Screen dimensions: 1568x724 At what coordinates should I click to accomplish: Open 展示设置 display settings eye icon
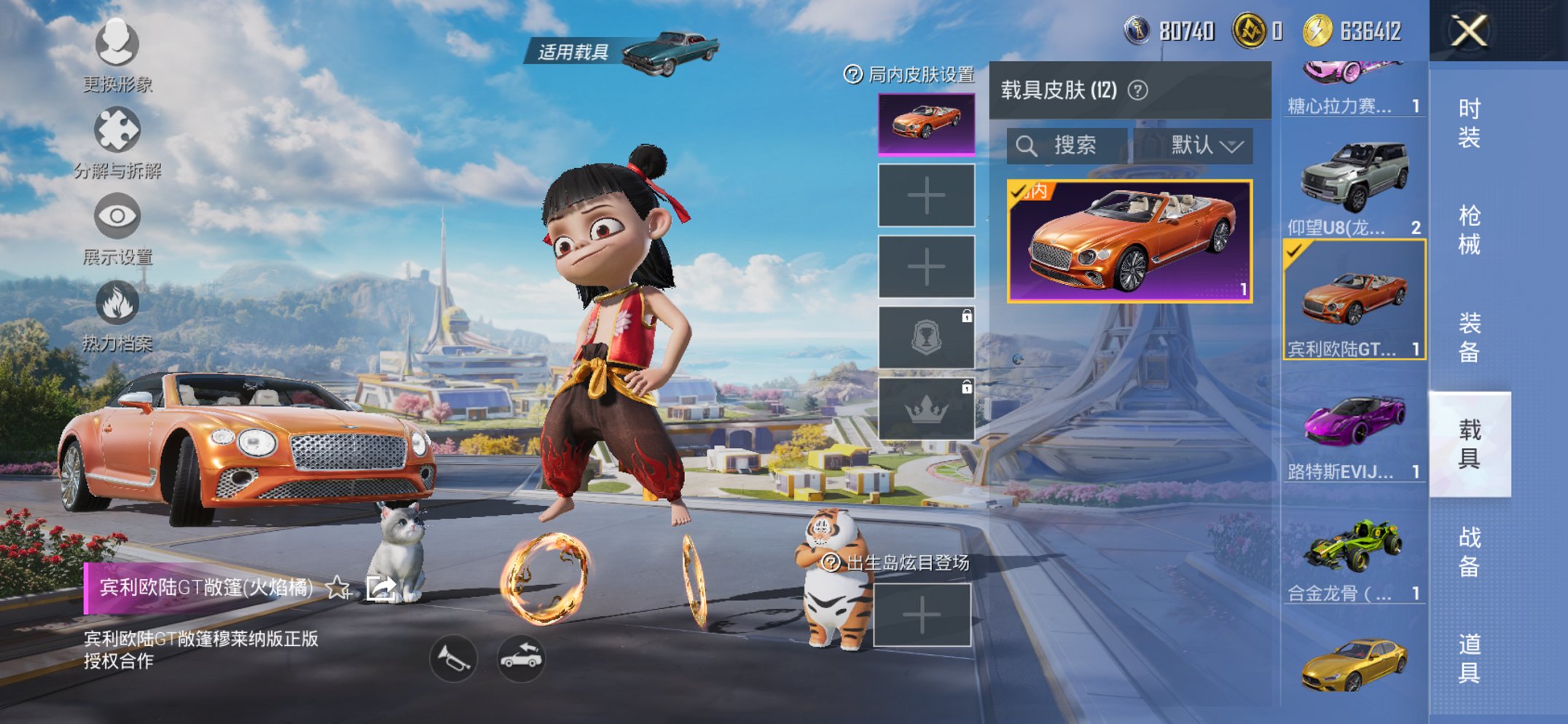pyautogui.click(x=116, y=215)
